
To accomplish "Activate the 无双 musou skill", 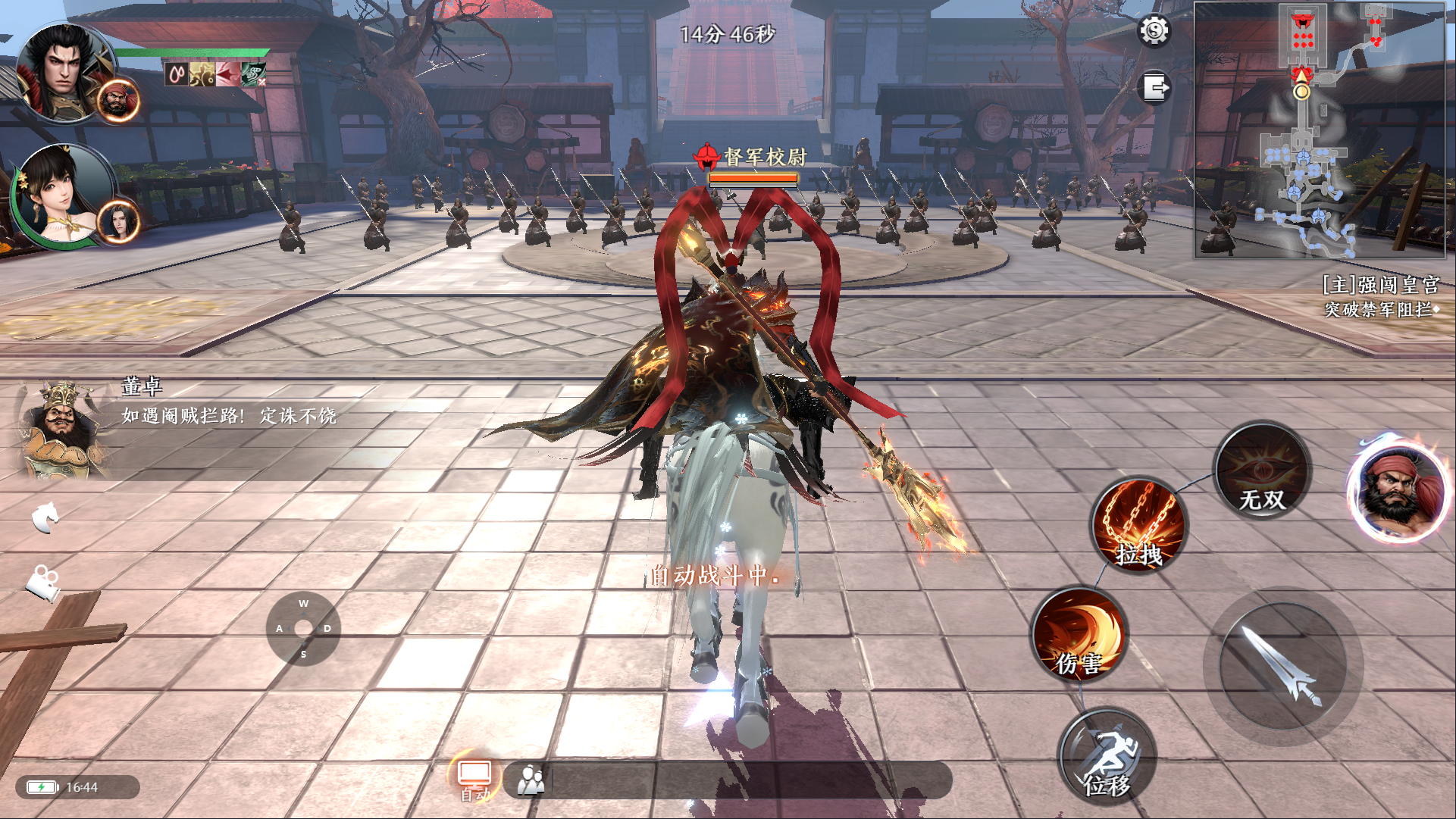I will [x=1262, y=471].
